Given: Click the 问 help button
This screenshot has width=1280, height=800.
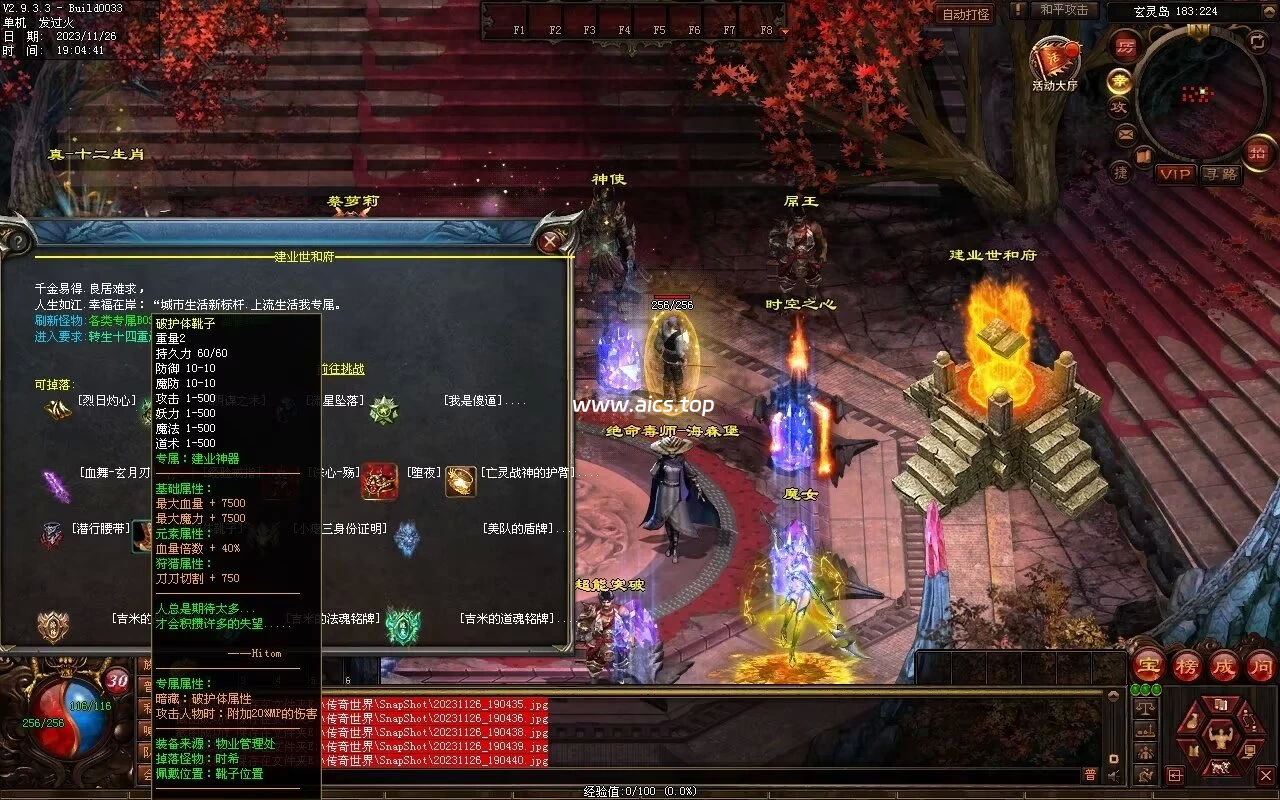Looking at the screenshot, I should pos(1260,665).
